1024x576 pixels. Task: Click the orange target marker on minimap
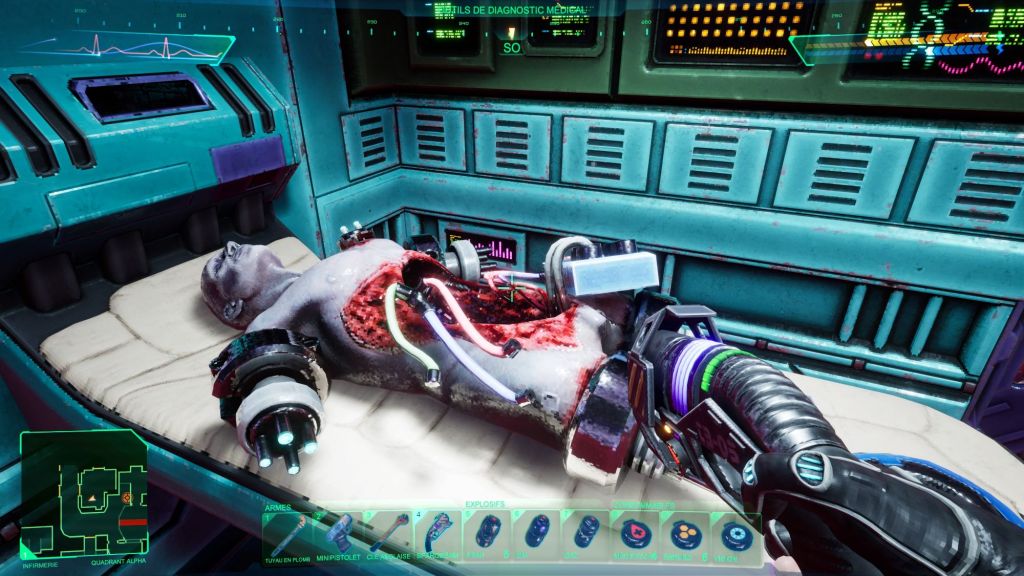pyautogui.click(x=126, y=497)
